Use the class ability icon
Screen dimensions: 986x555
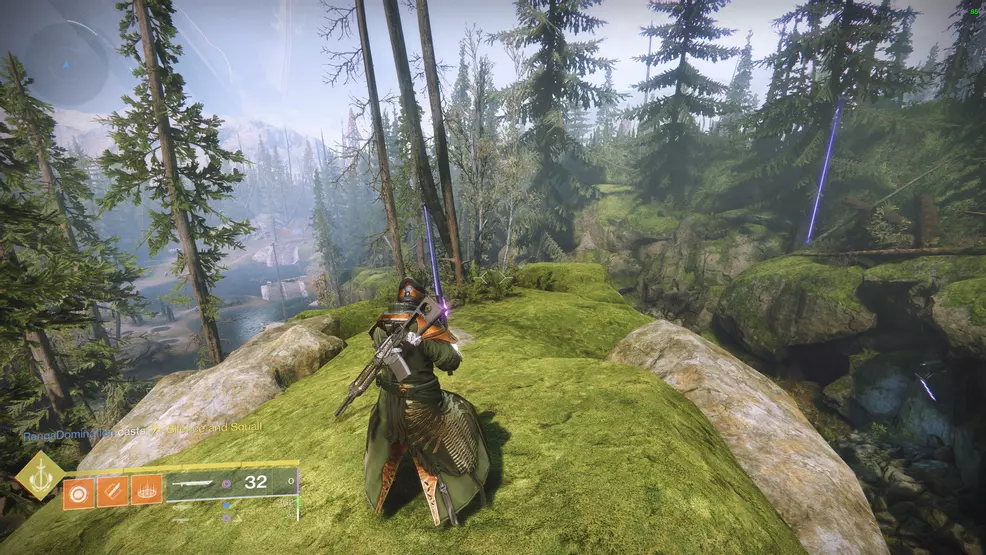point(147,491)
